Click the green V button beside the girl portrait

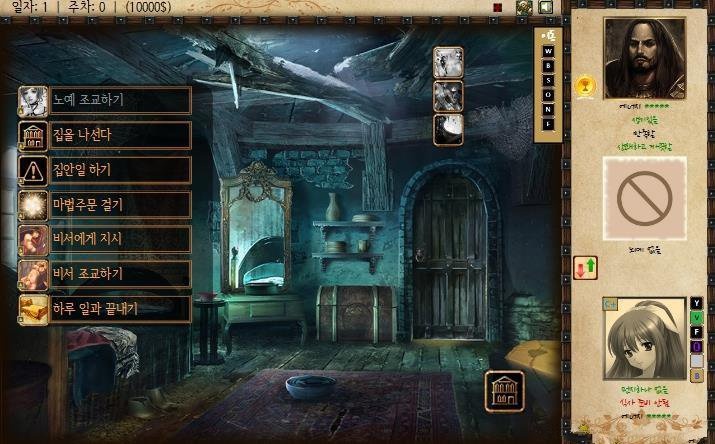click(697, 318)
